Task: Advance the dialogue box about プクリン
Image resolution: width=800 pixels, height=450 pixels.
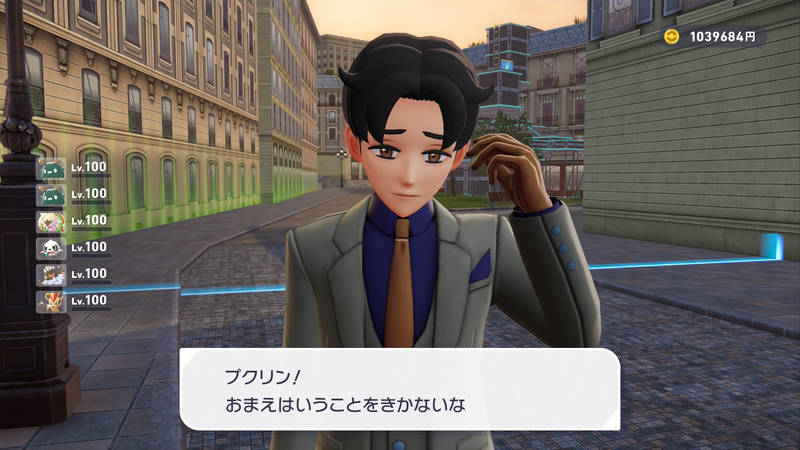Action: pyautogui.click(x=399, y=389)
